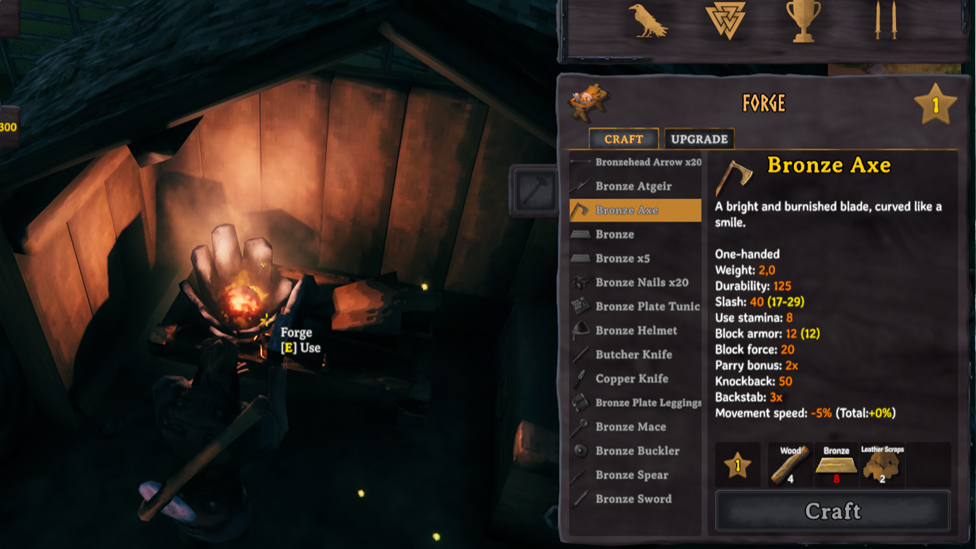Click the Craft button
Image resolution: width=976 pixels, height=549 pixels.
[832, 511]
